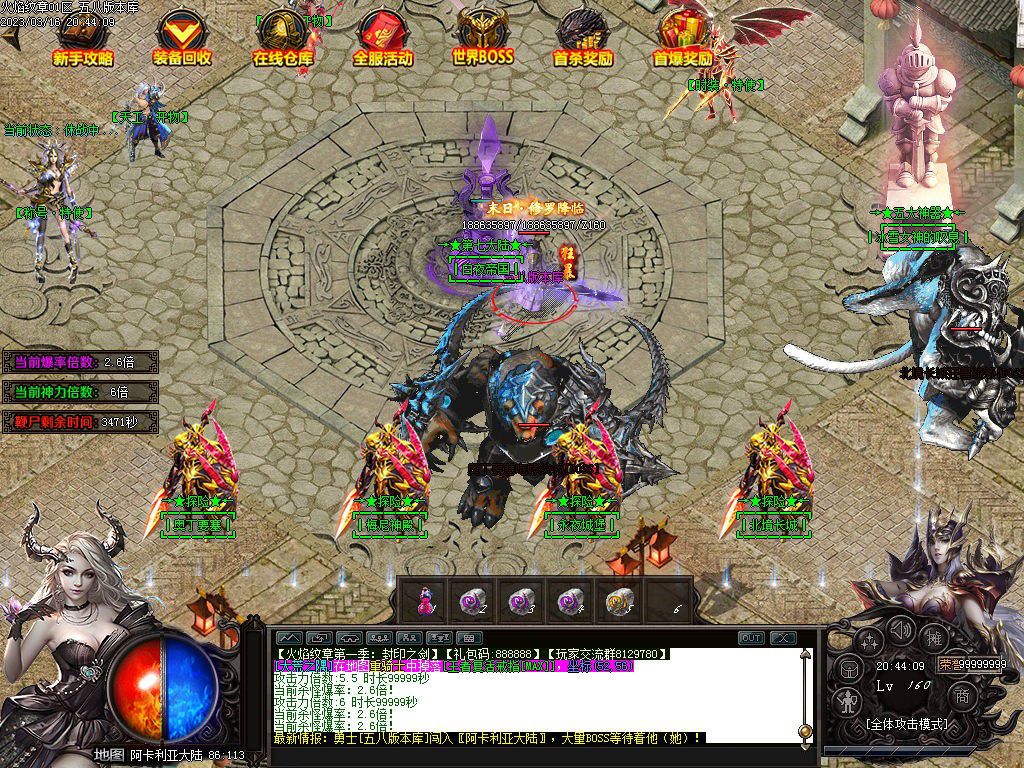The image size is (1024, 768).
Task: Toggle sound with the speaker icon
Action: pos(901,631)
